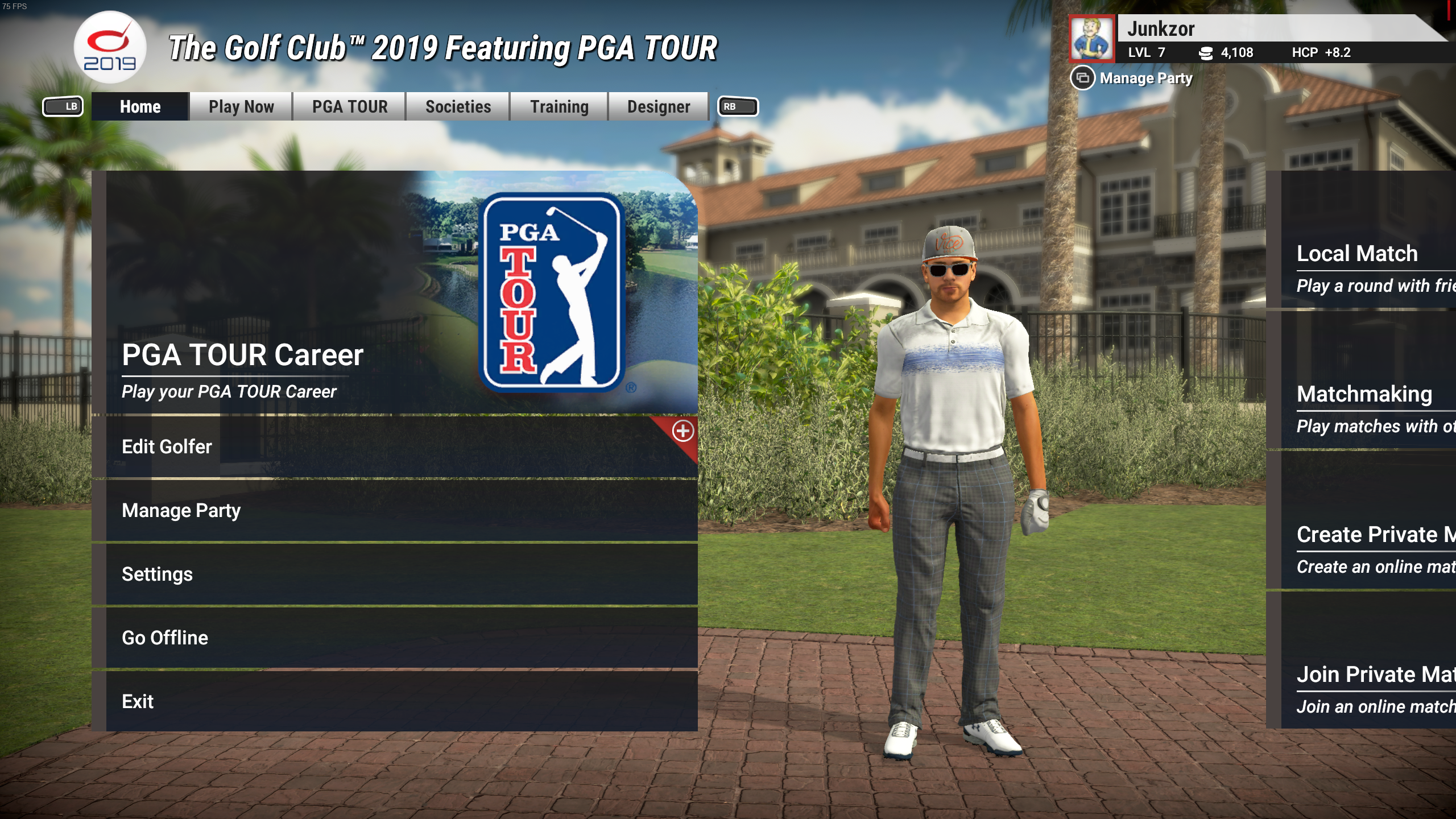Exit the game

point(395,702)
